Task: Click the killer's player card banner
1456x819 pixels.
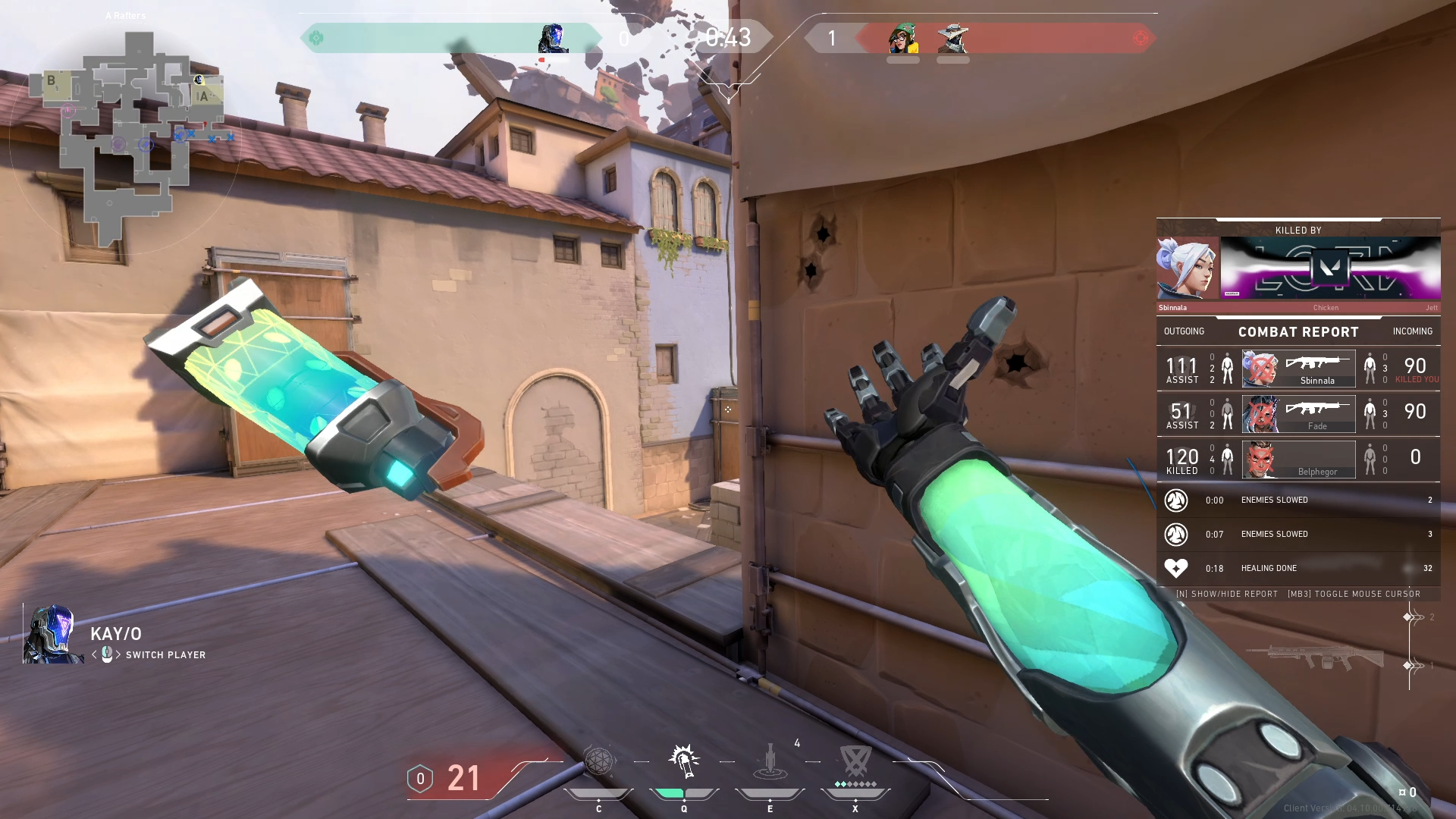Action: pos(1330,268)
